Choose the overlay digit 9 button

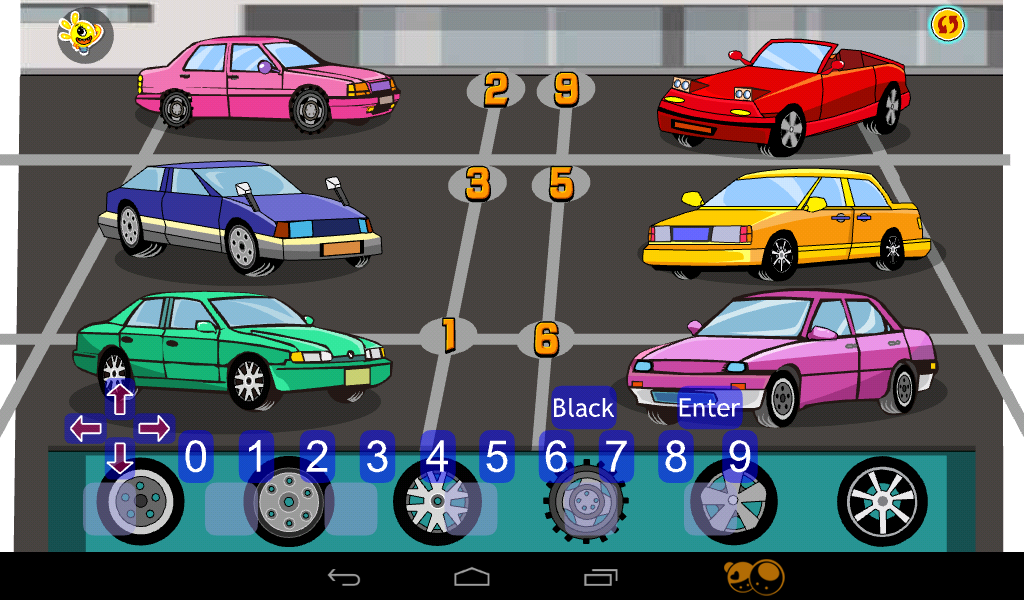click(739, 457)
